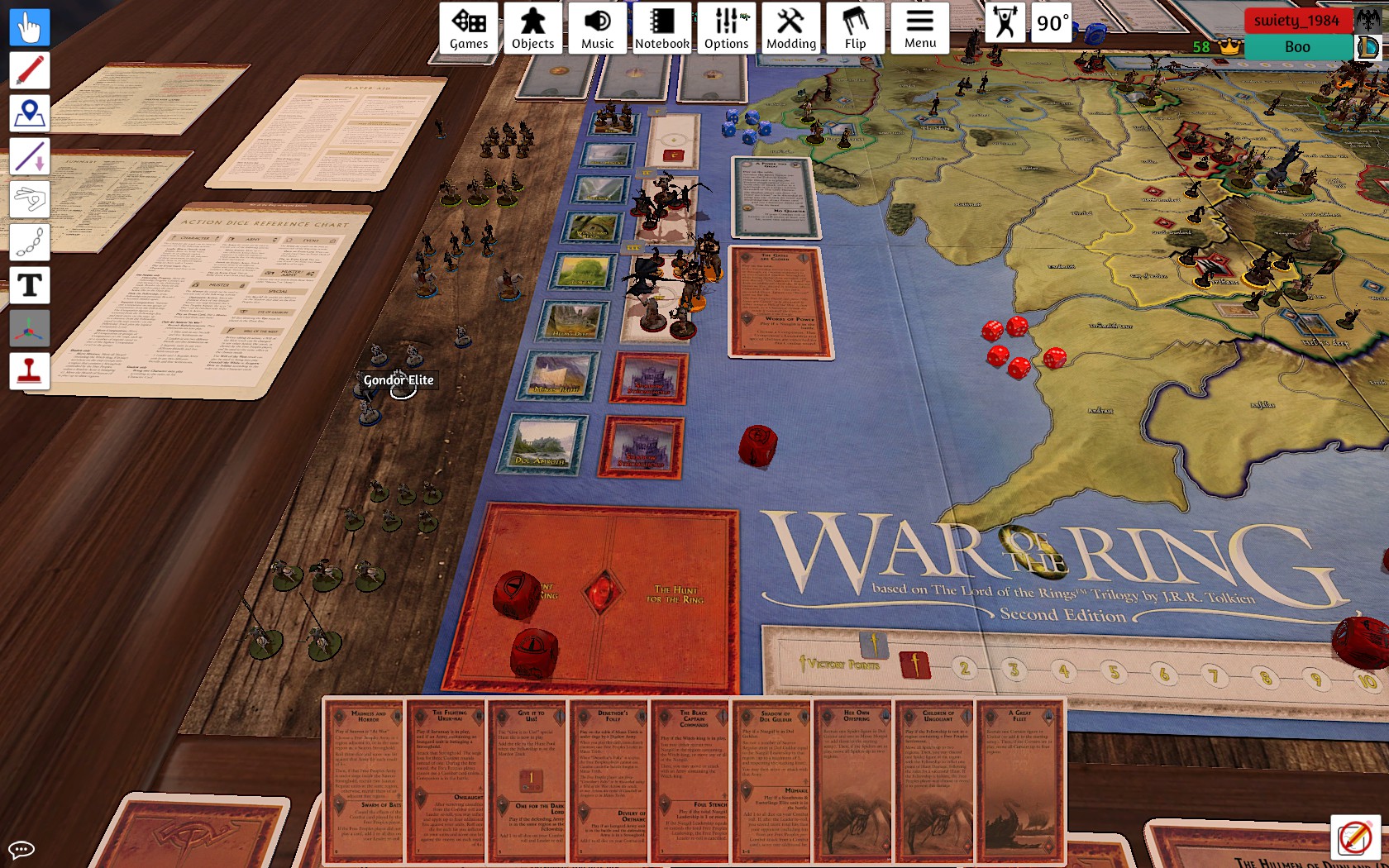Screen dimensions: 1389x868
Task: Open the Games menu
Action: 469,28
